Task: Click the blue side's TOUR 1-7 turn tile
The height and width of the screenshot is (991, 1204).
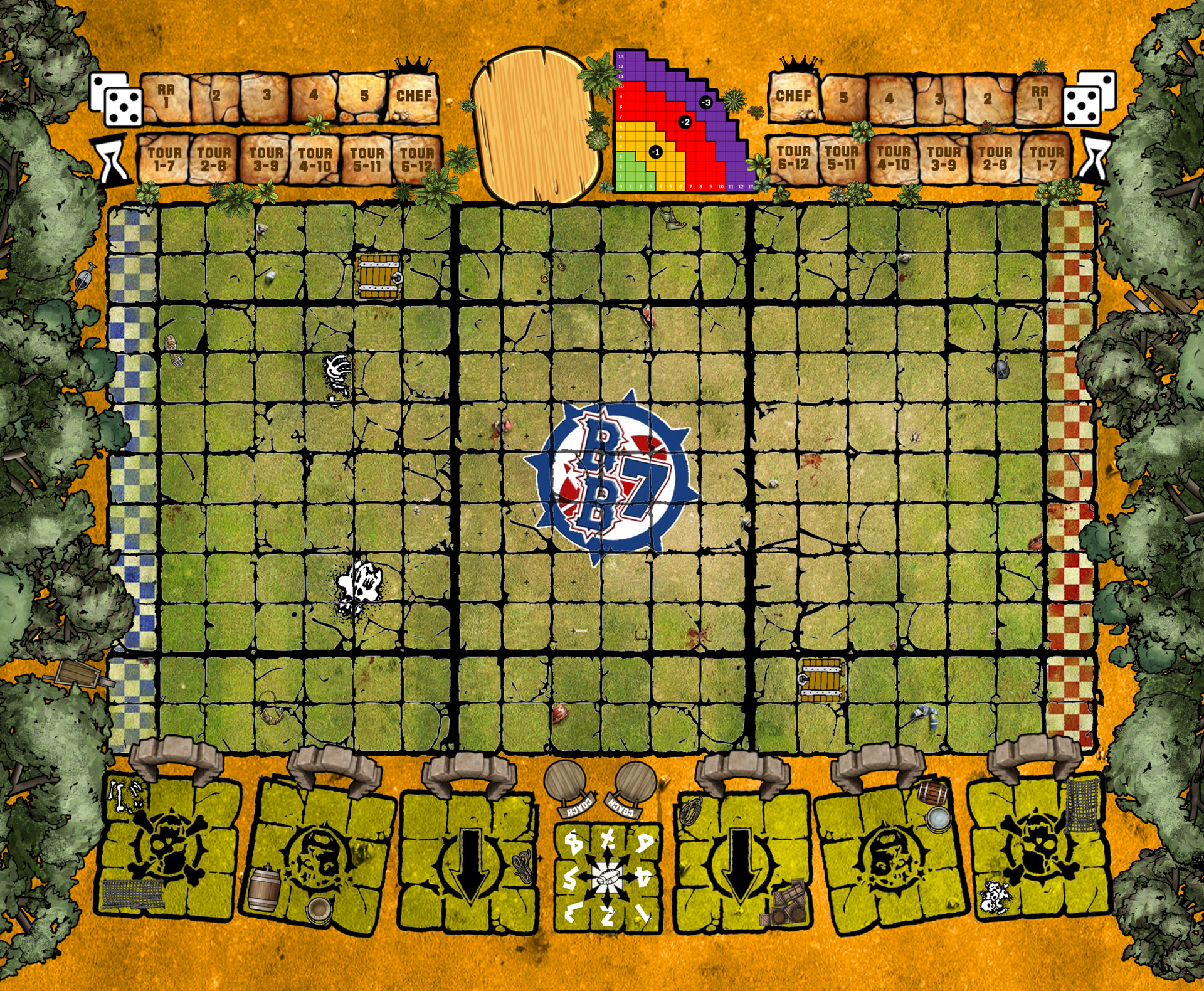Action: [x=164, y=159]
